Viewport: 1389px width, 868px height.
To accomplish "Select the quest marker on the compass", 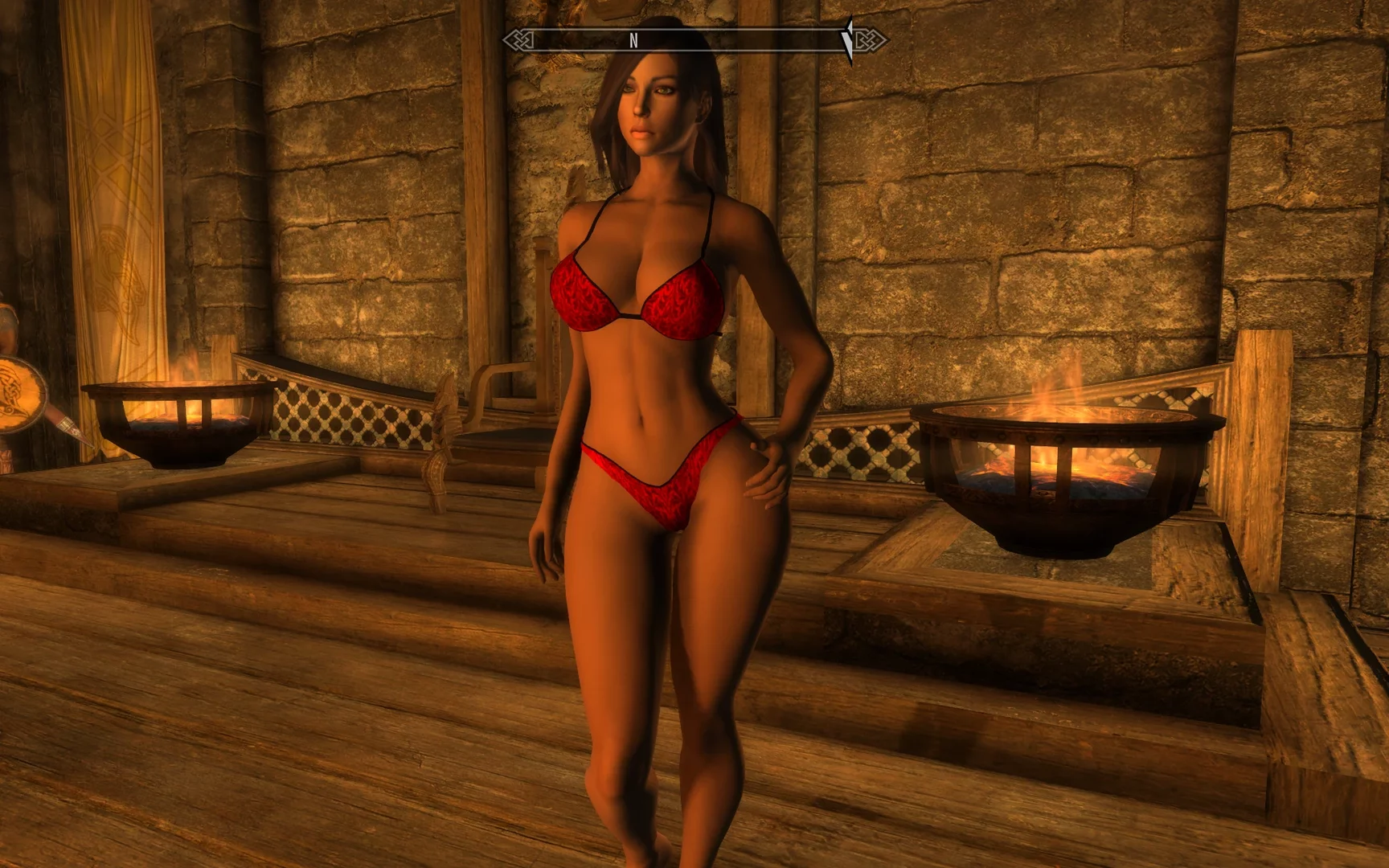I will click(847, 40).
